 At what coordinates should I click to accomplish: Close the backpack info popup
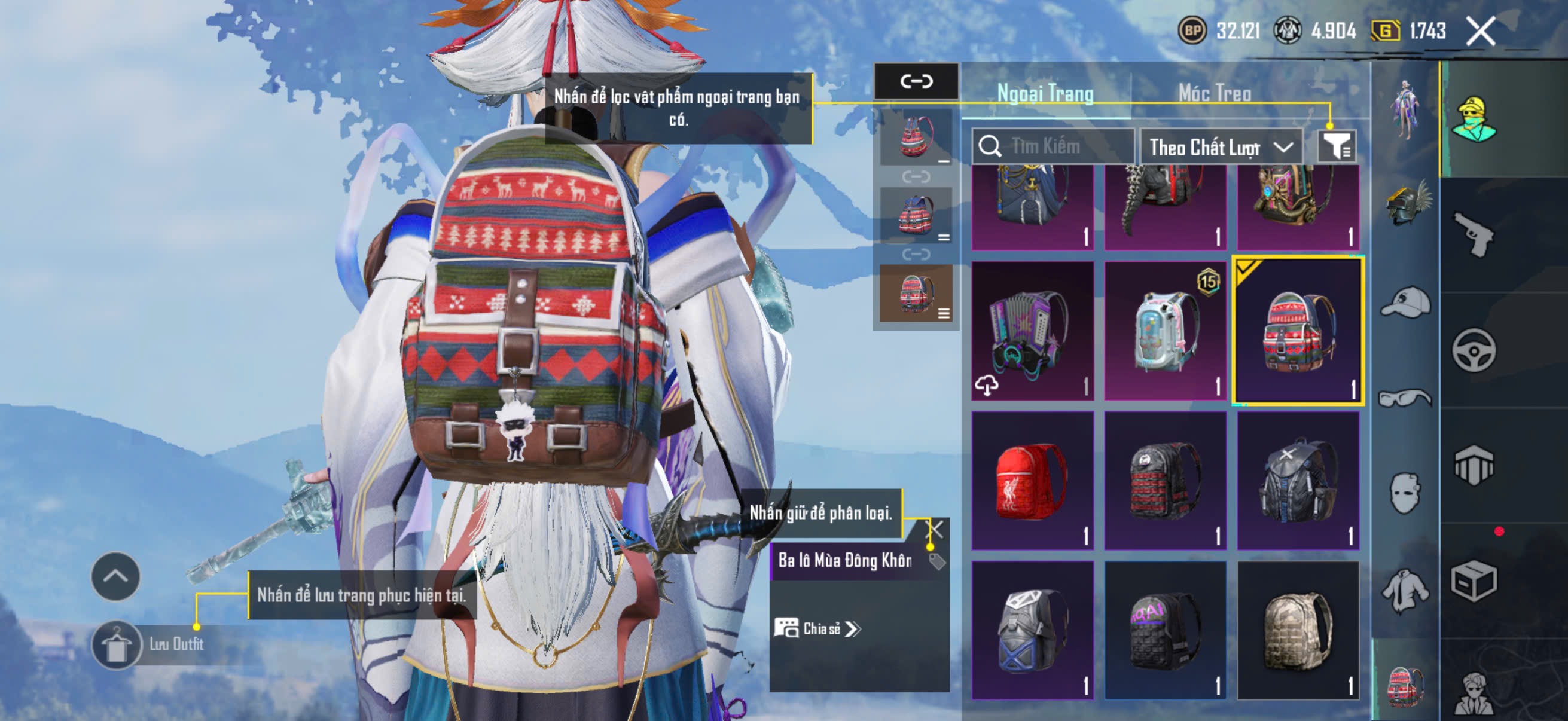point(934,529)
